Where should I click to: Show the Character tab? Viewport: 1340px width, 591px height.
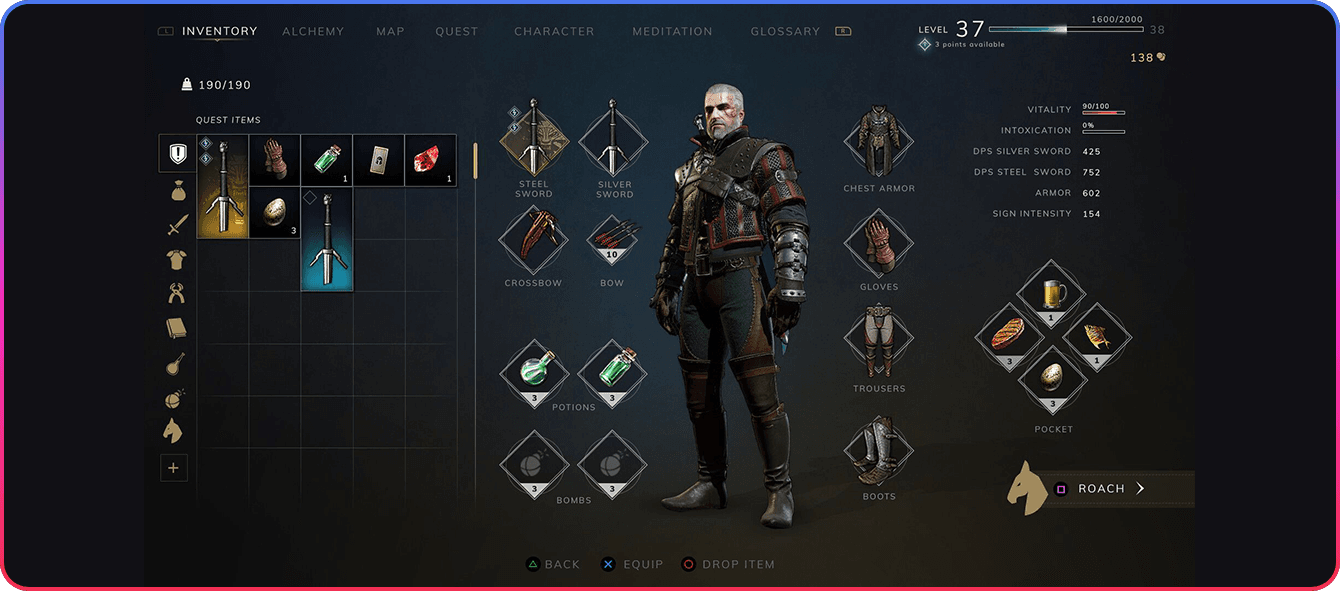[x=554, y=32]
